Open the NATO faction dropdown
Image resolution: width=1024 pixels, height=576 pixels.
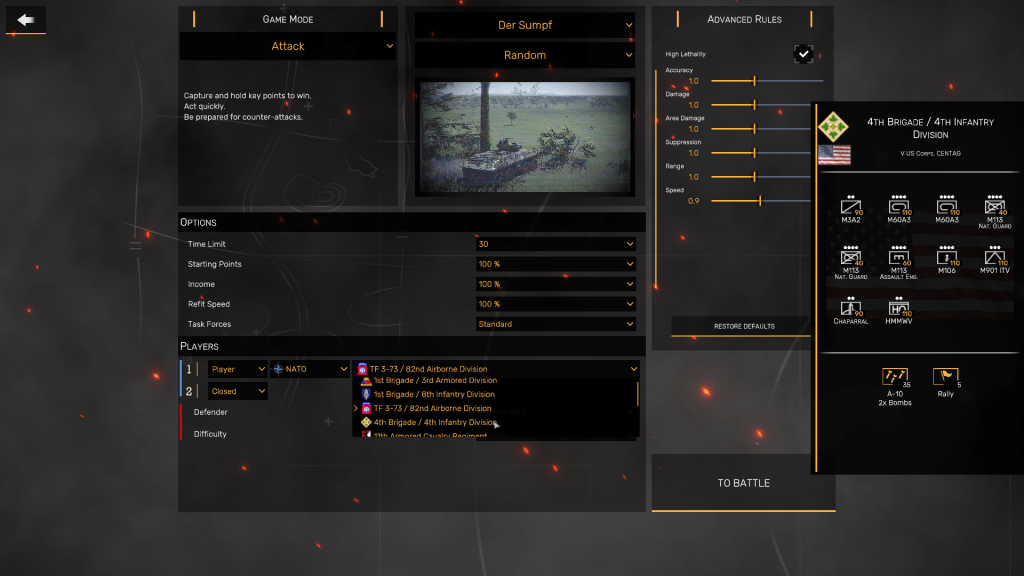pyautogui.click(x=309, y=369)
